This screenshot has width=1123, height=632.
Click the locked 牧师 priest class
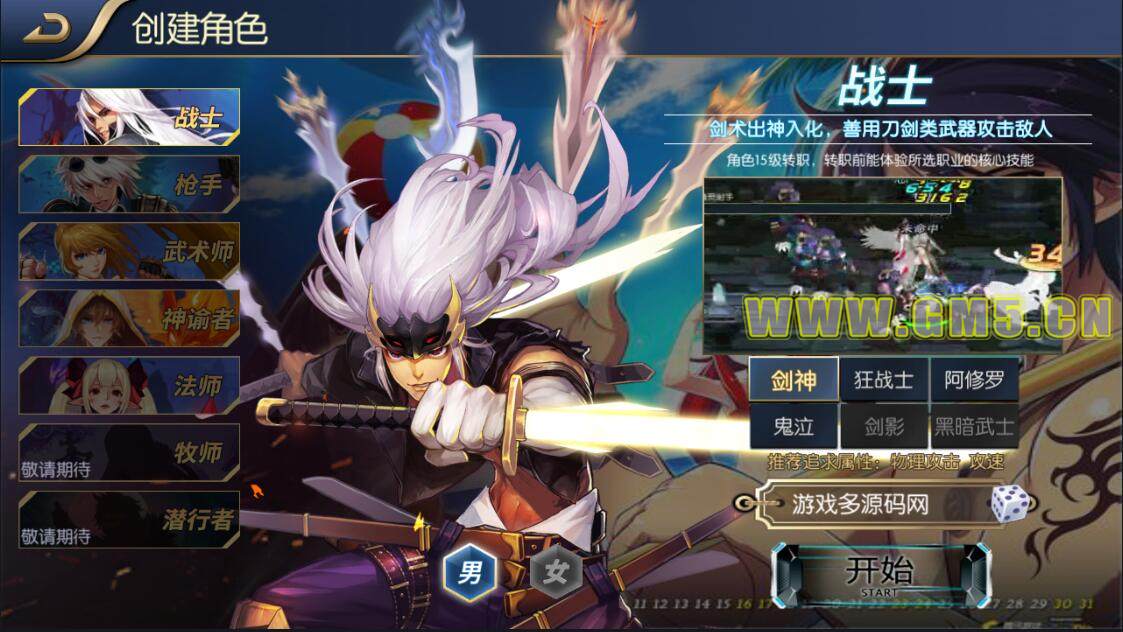click(129, 452)
